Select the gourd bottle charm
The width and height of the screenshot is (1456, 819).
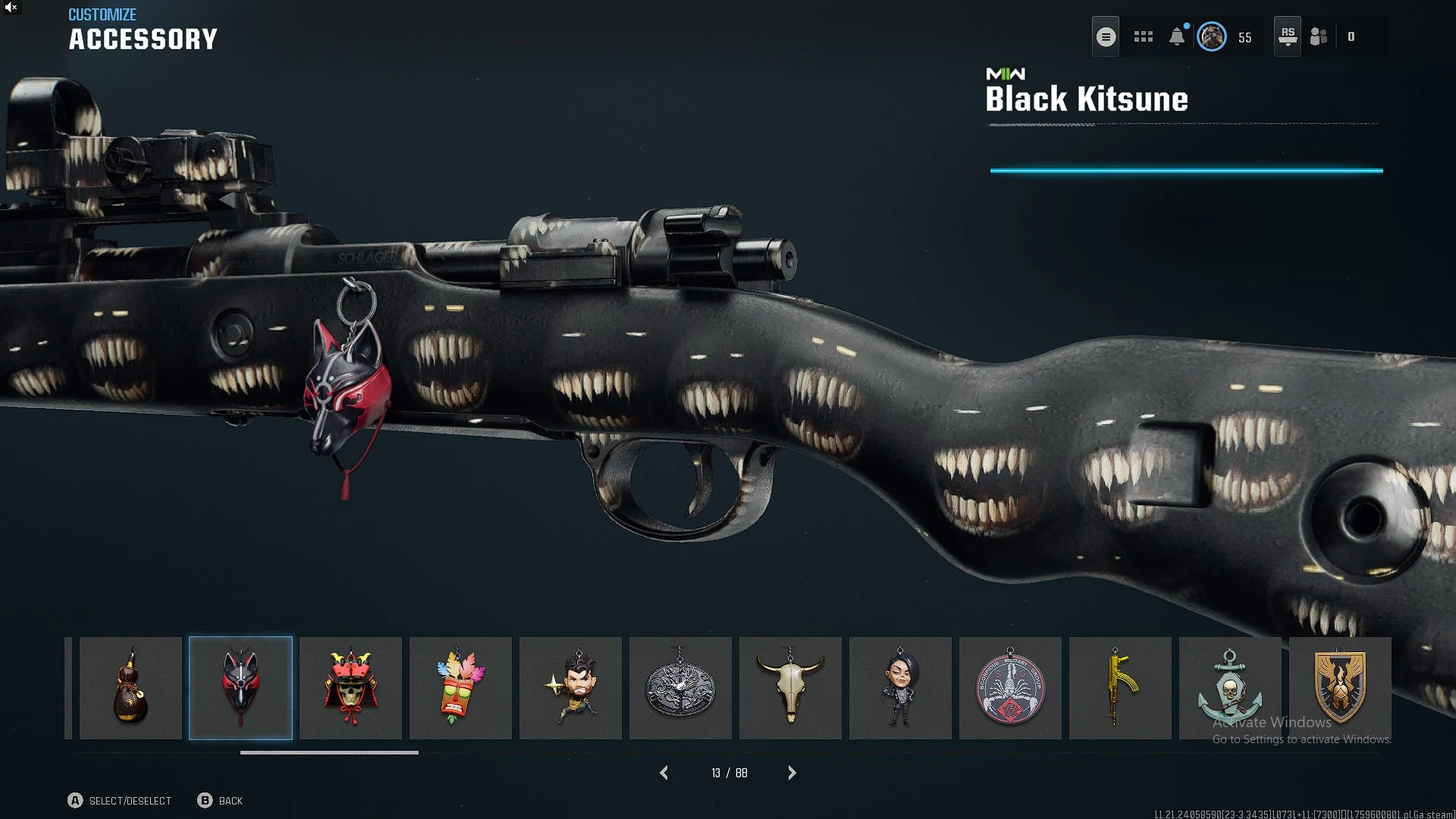click(130, 688)
